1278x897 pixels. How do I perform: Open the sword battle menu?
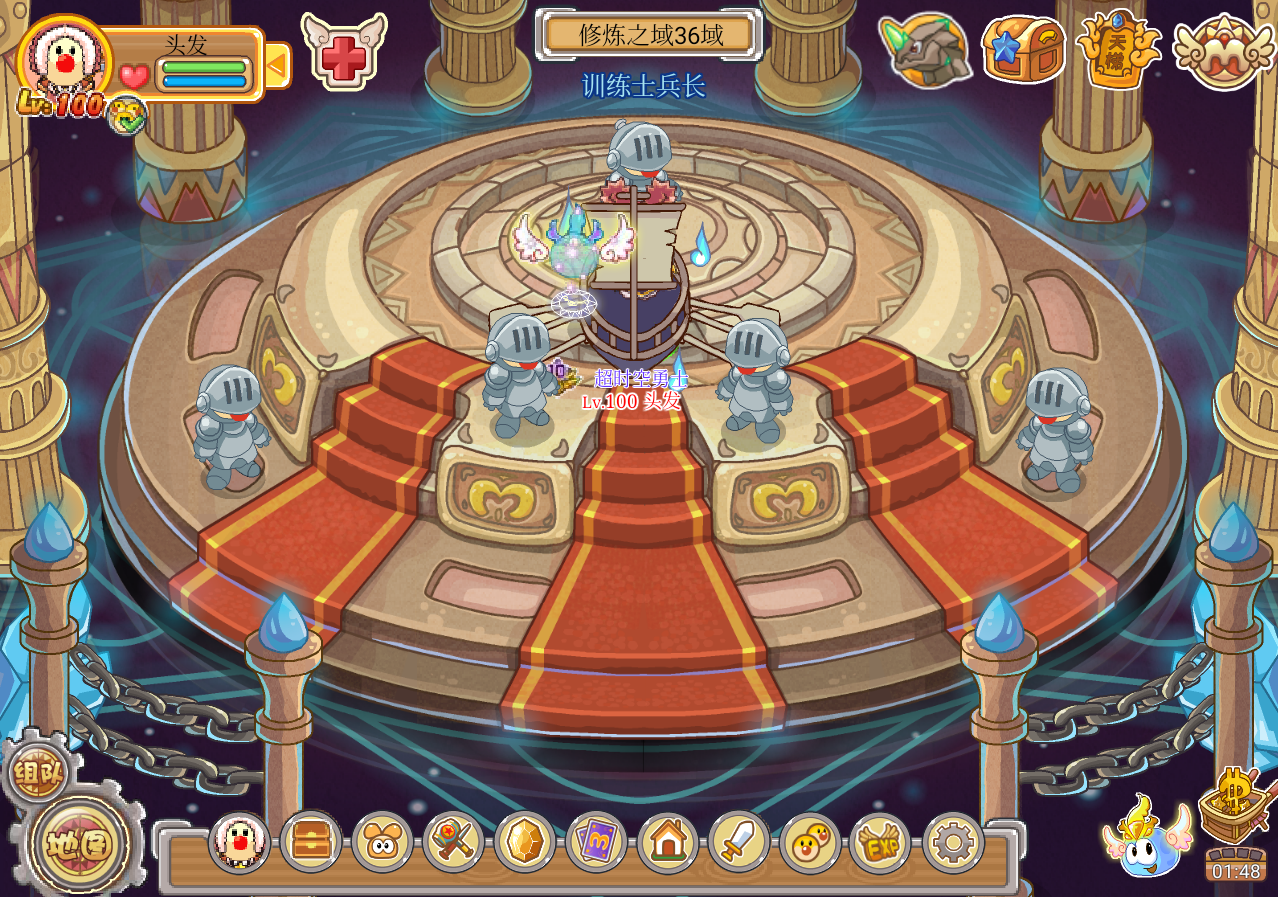[739, 843]
